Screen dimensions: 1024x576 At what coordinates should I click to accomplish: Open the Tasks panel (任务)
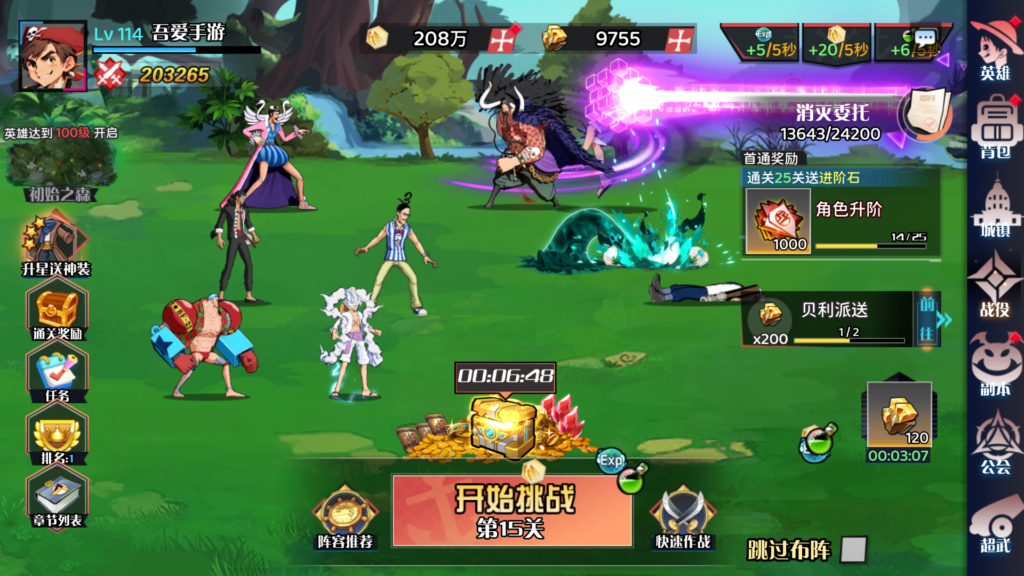pyautogui.click(x=57, y=376)
